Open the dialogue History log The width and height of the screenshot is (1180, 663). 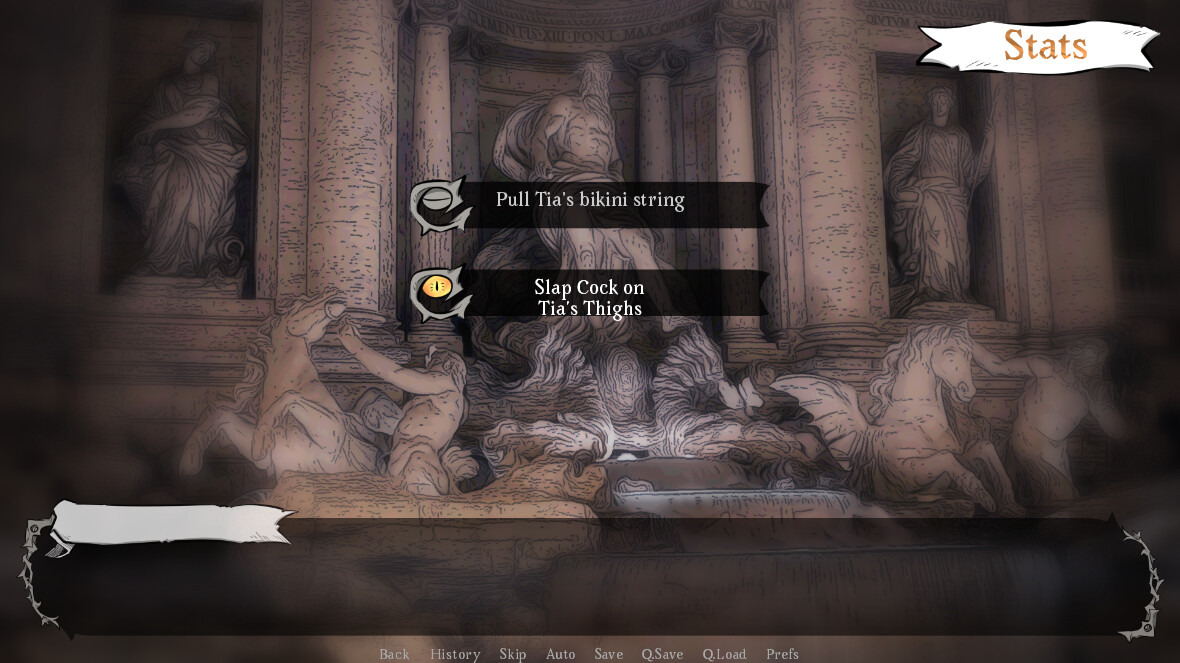tap(455, 654)
